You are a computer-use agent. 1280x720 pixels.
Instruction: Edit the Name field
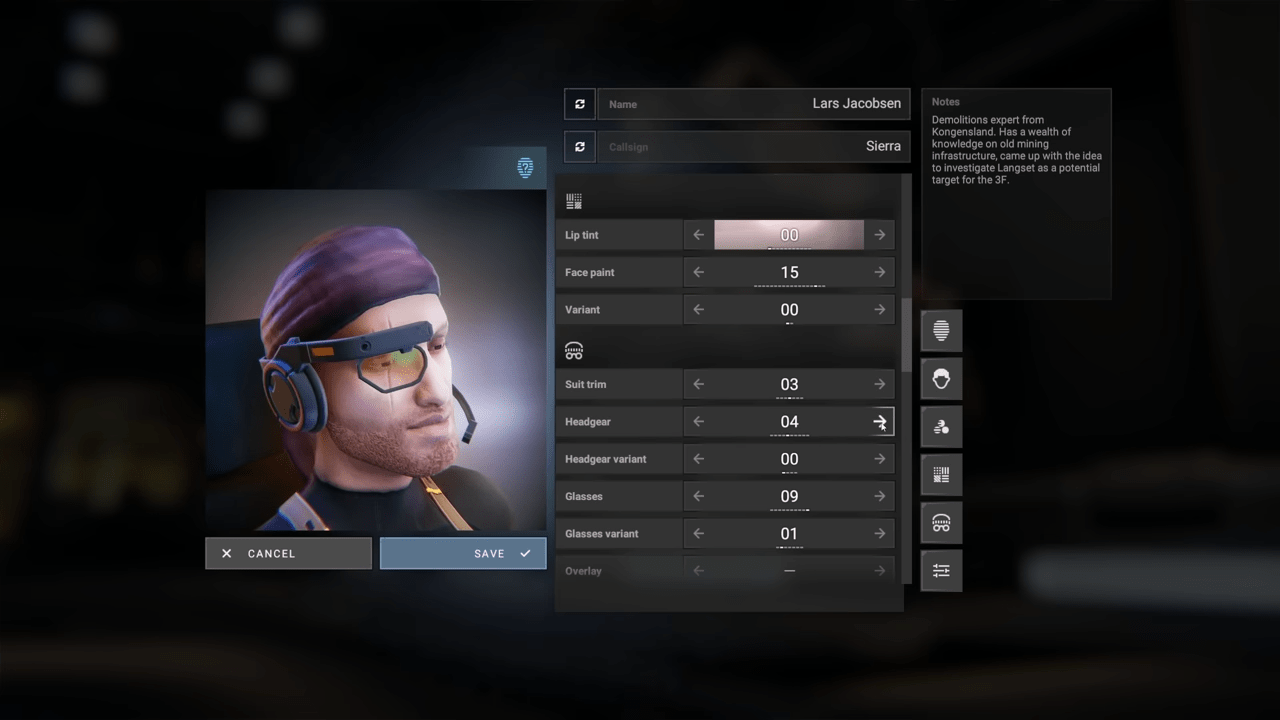click(754, 104)
